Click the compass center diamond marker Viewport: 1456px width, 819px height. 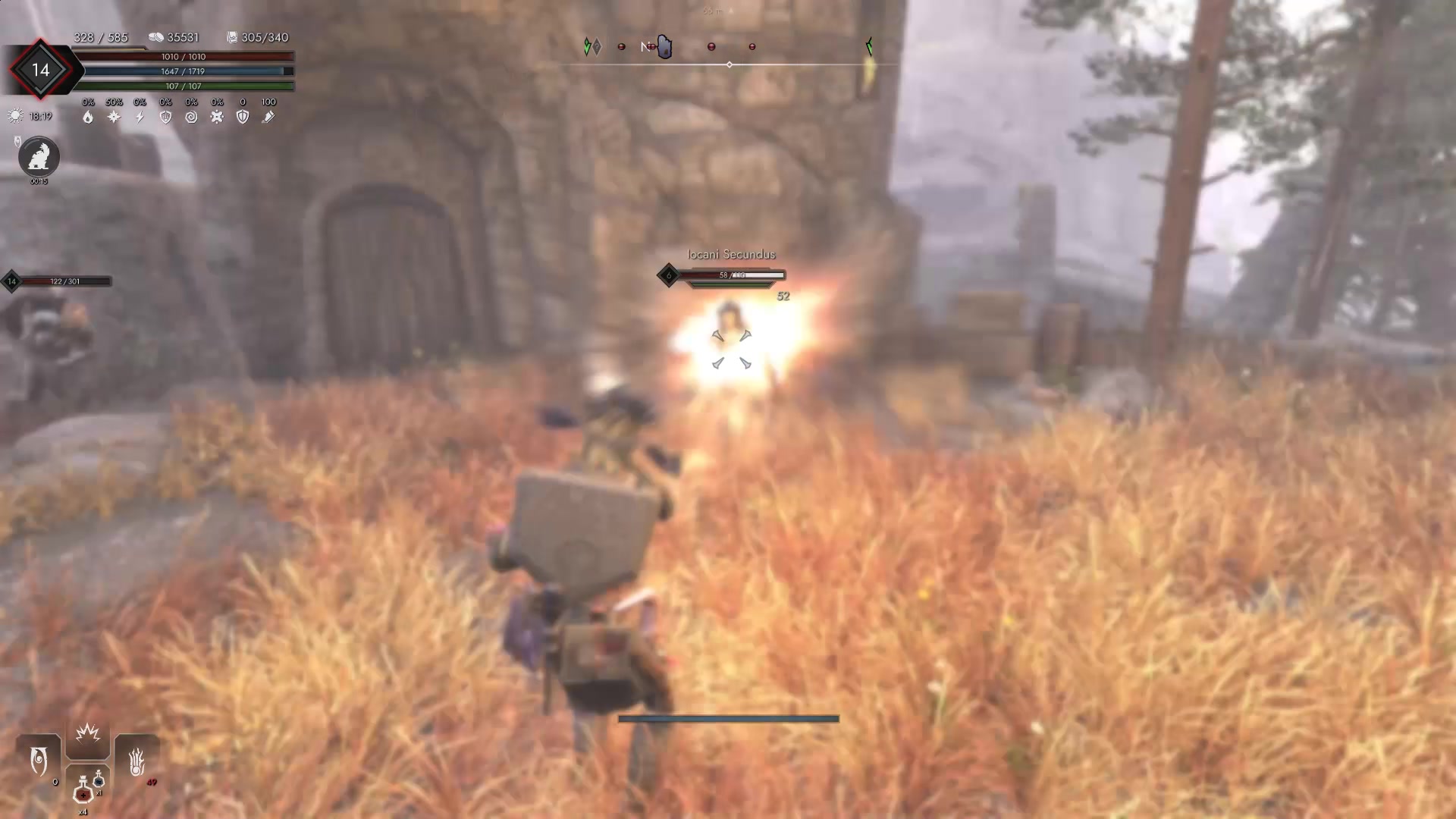pos(730,65)
